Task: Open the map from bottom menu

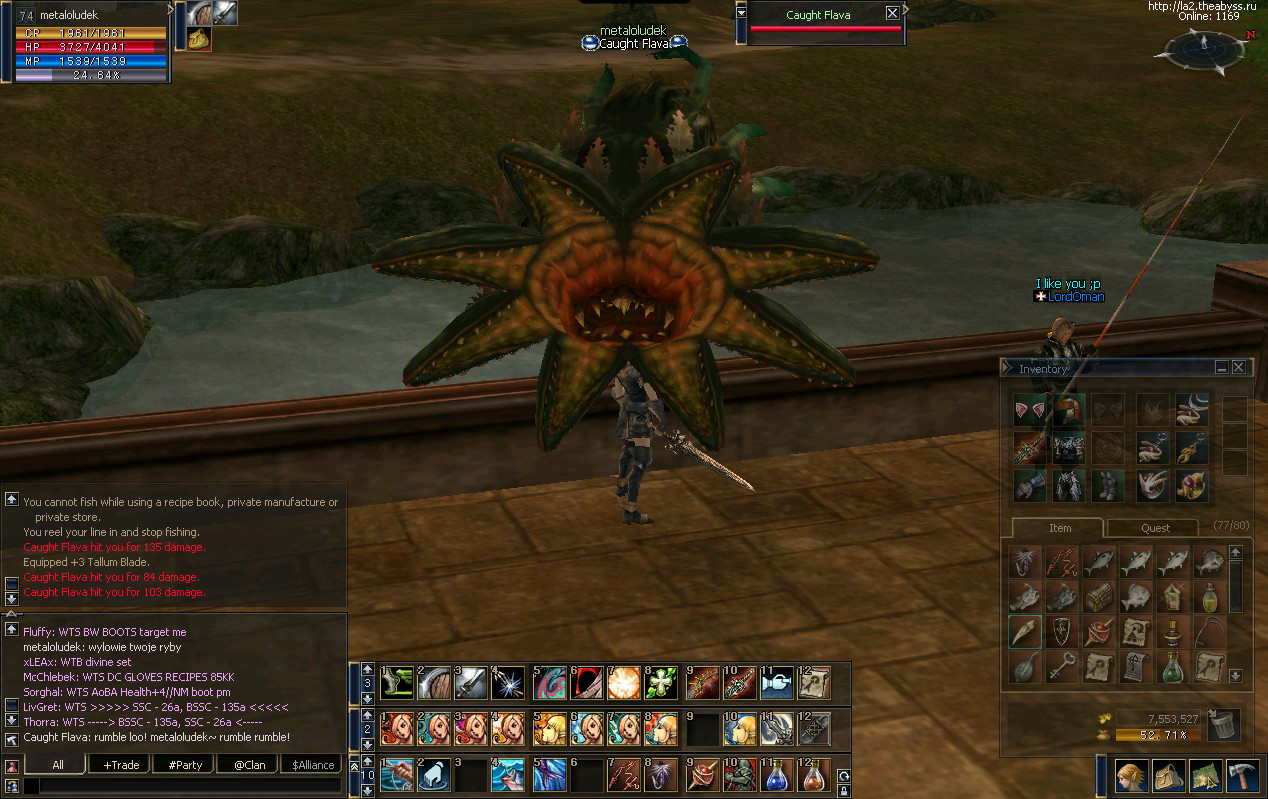Action: click(x=1205, y=776)
